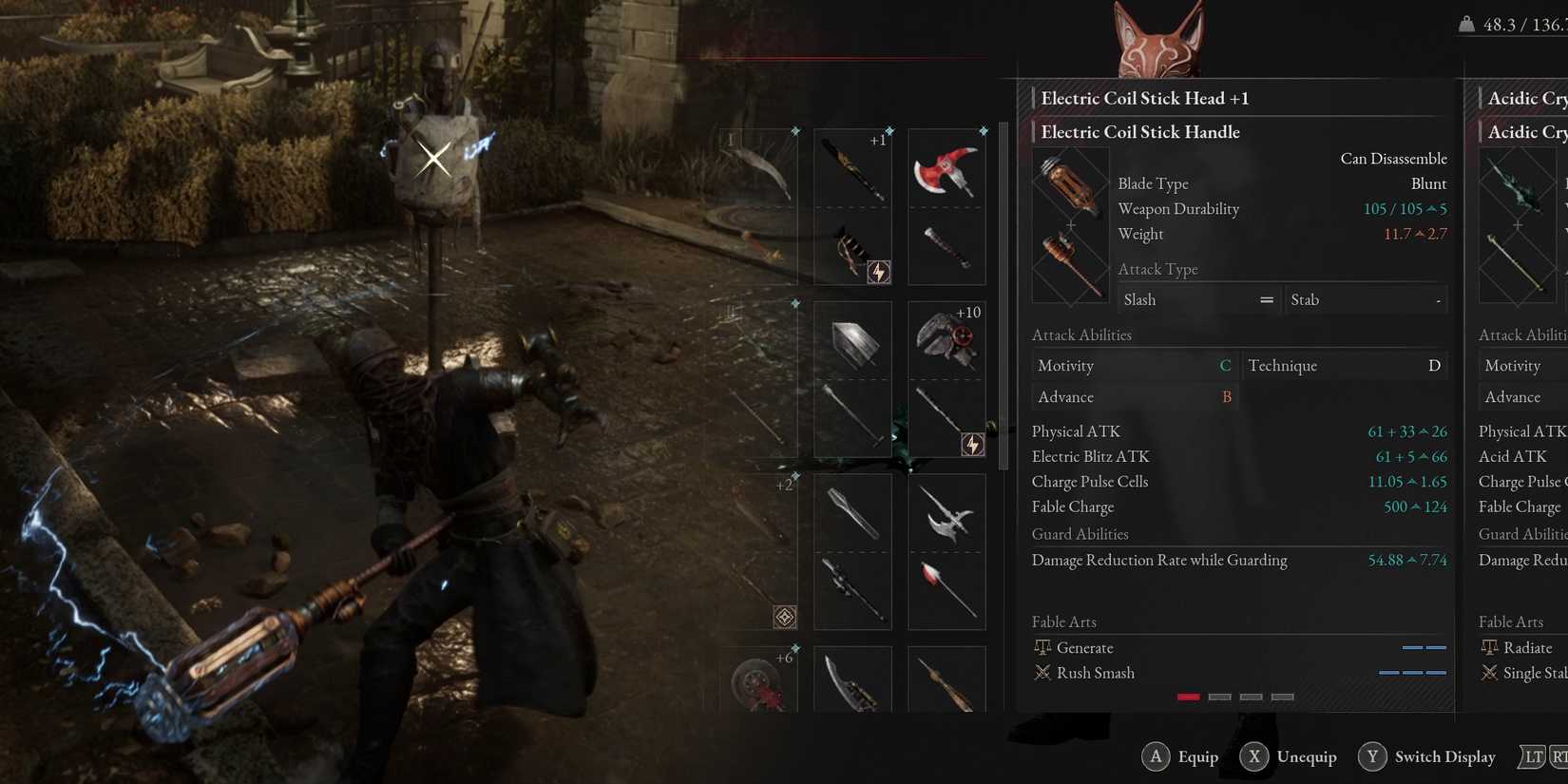Viewport: 1568px width, 784px height.
Task: Click the lightning badge on the +10 weapon slot
Action: [x=973, y=444]
